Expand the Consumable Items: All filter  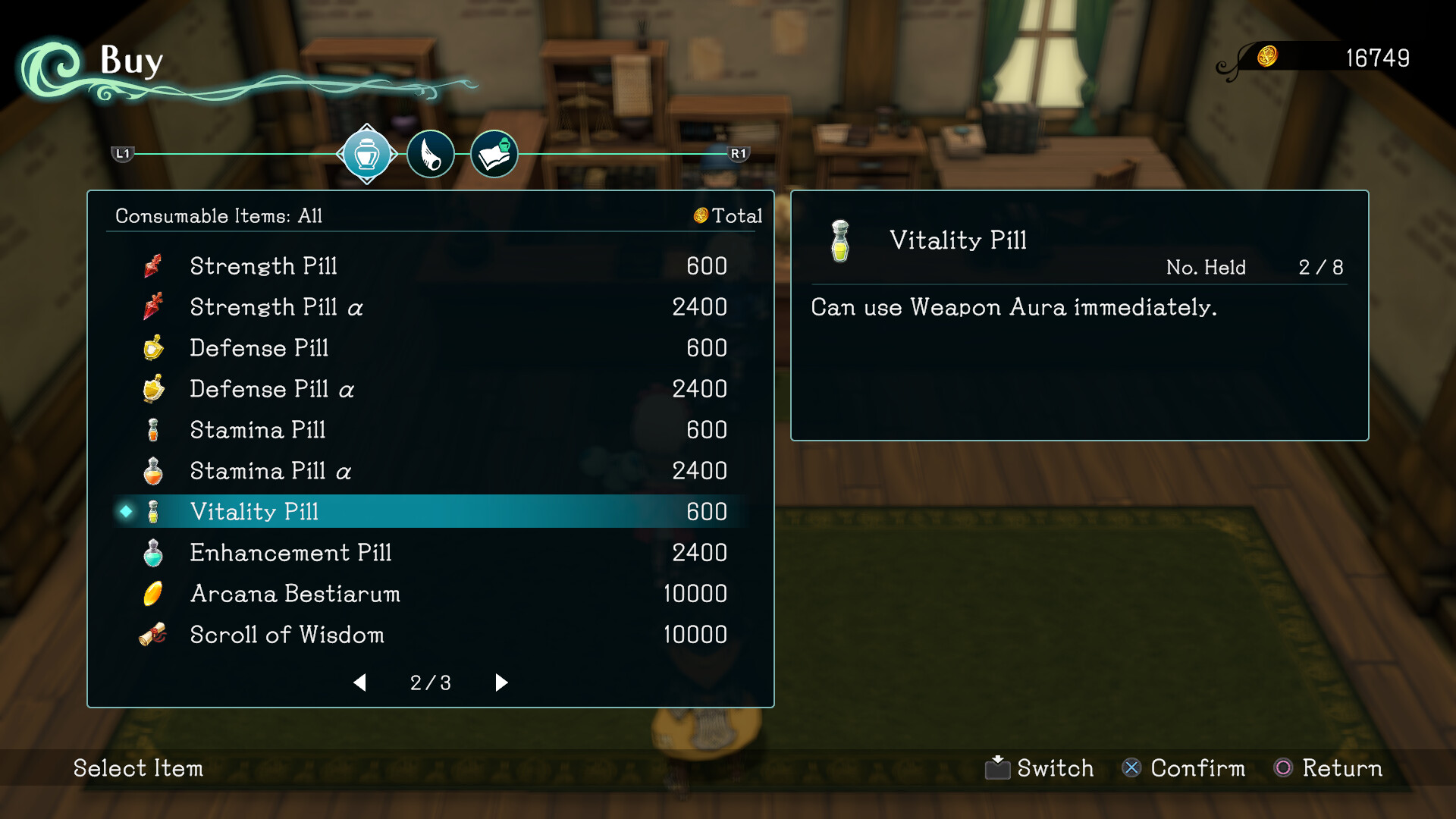(x=218, y=215)
